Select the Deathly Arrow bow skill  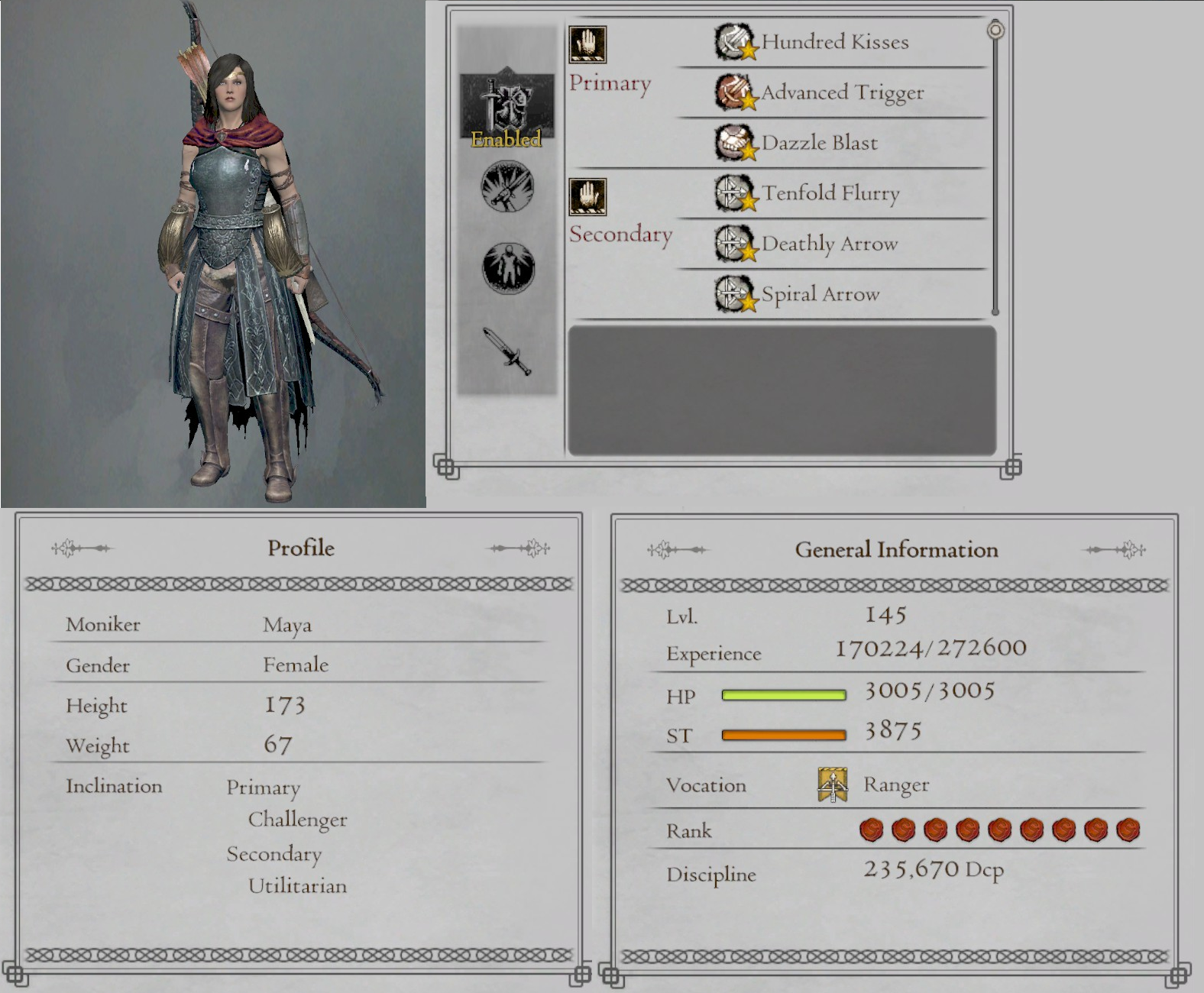coord(733,244)
